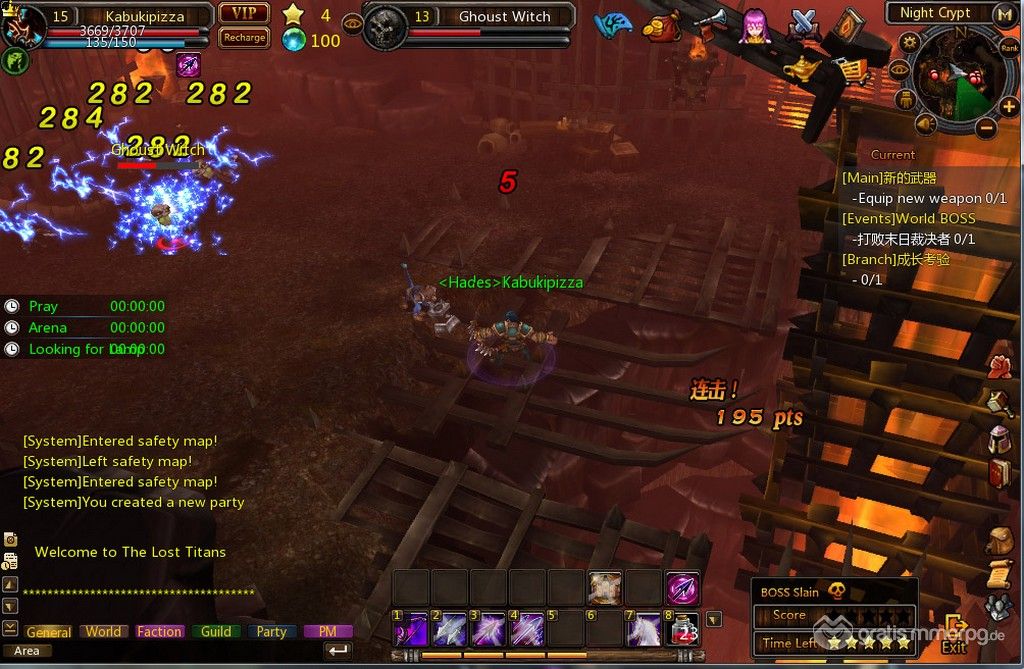The height and width of the screenshot is (669, 1024).
Task: Switch chat to the World tab
Action: 103,632
